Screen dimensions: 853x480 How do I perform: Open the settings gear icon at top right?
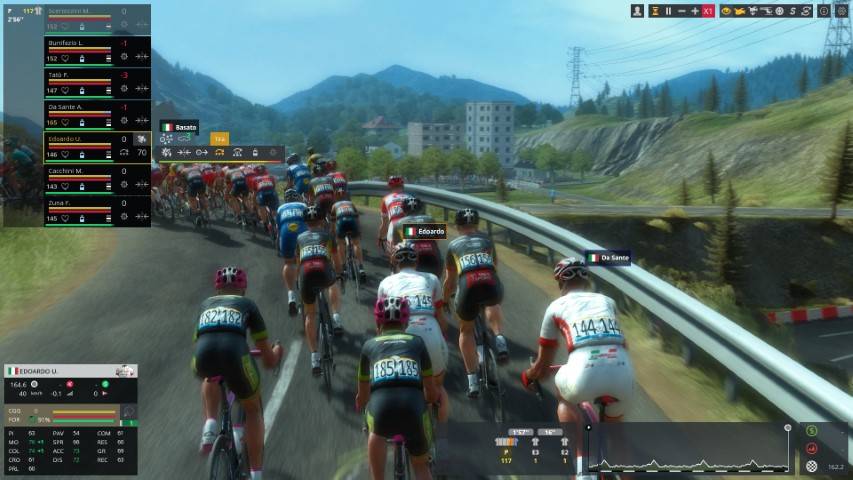tap(841, 11)
